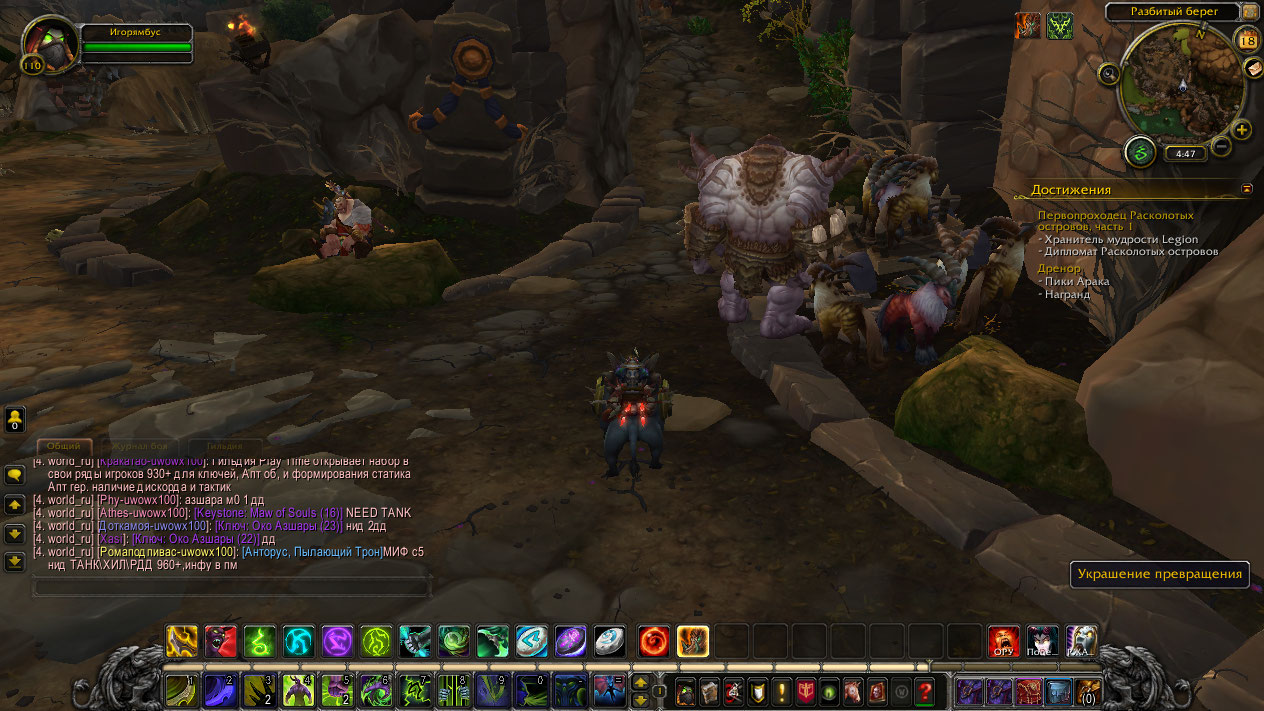The height and width of the screenshot is (711, 1264).
Task: Open the backpack bag slot
Action: tap(1087, 691)
